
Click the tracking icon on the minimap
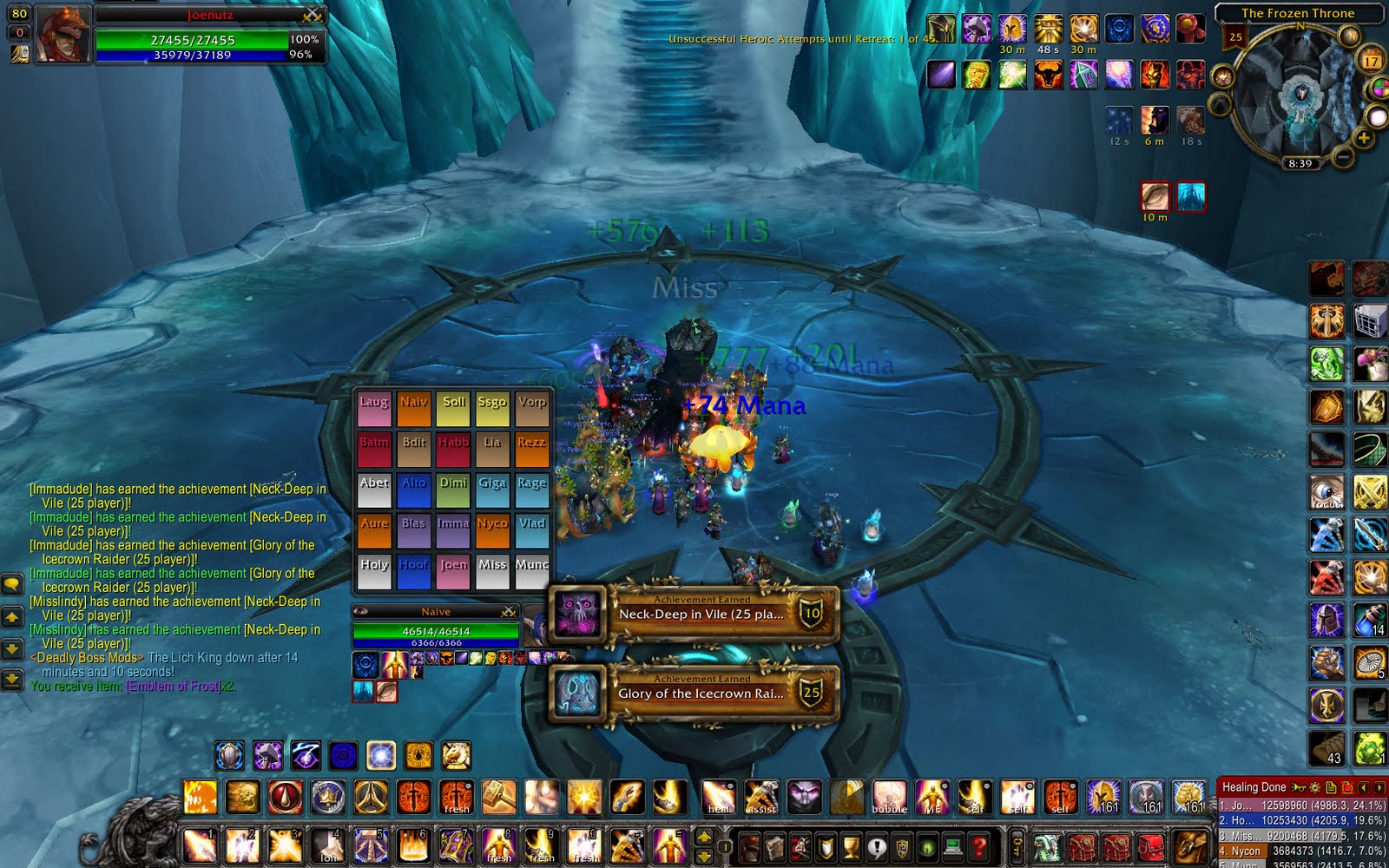tap(1351, 36)
